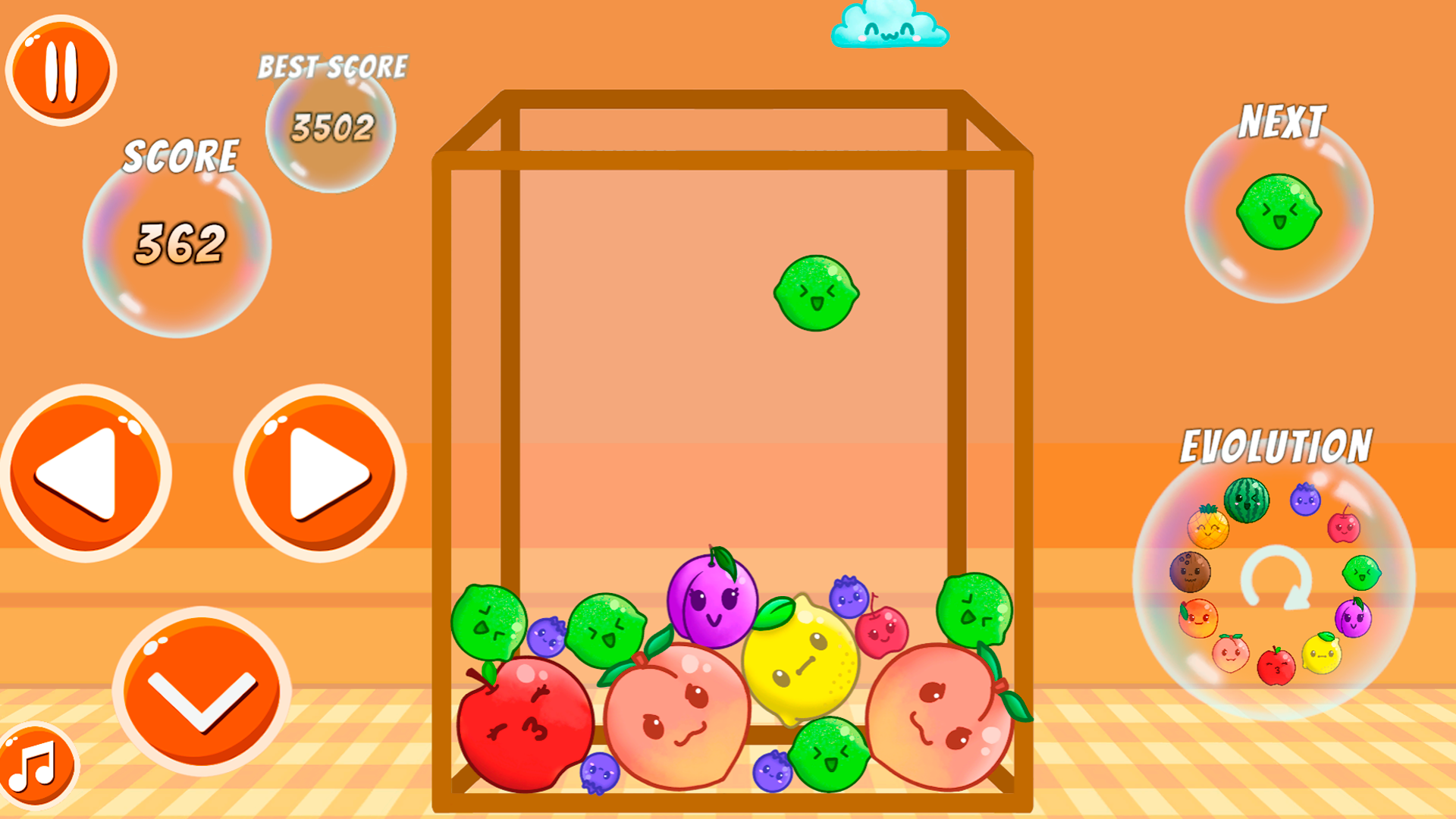Select the orange peach icon in the Evolution wheel

coord(1198,618)
